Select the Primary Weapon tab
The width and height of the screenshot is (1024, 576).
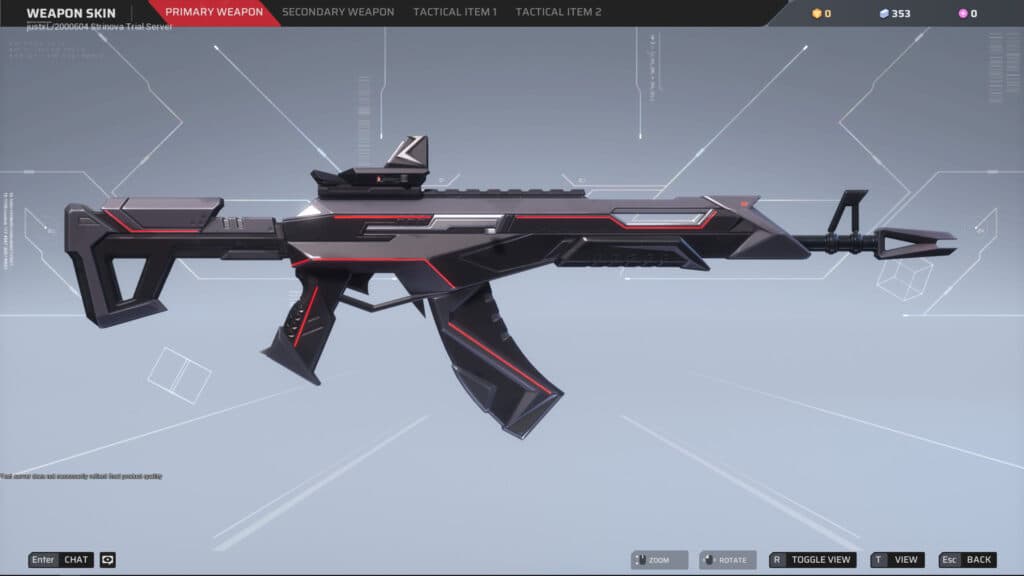point(214,13)
